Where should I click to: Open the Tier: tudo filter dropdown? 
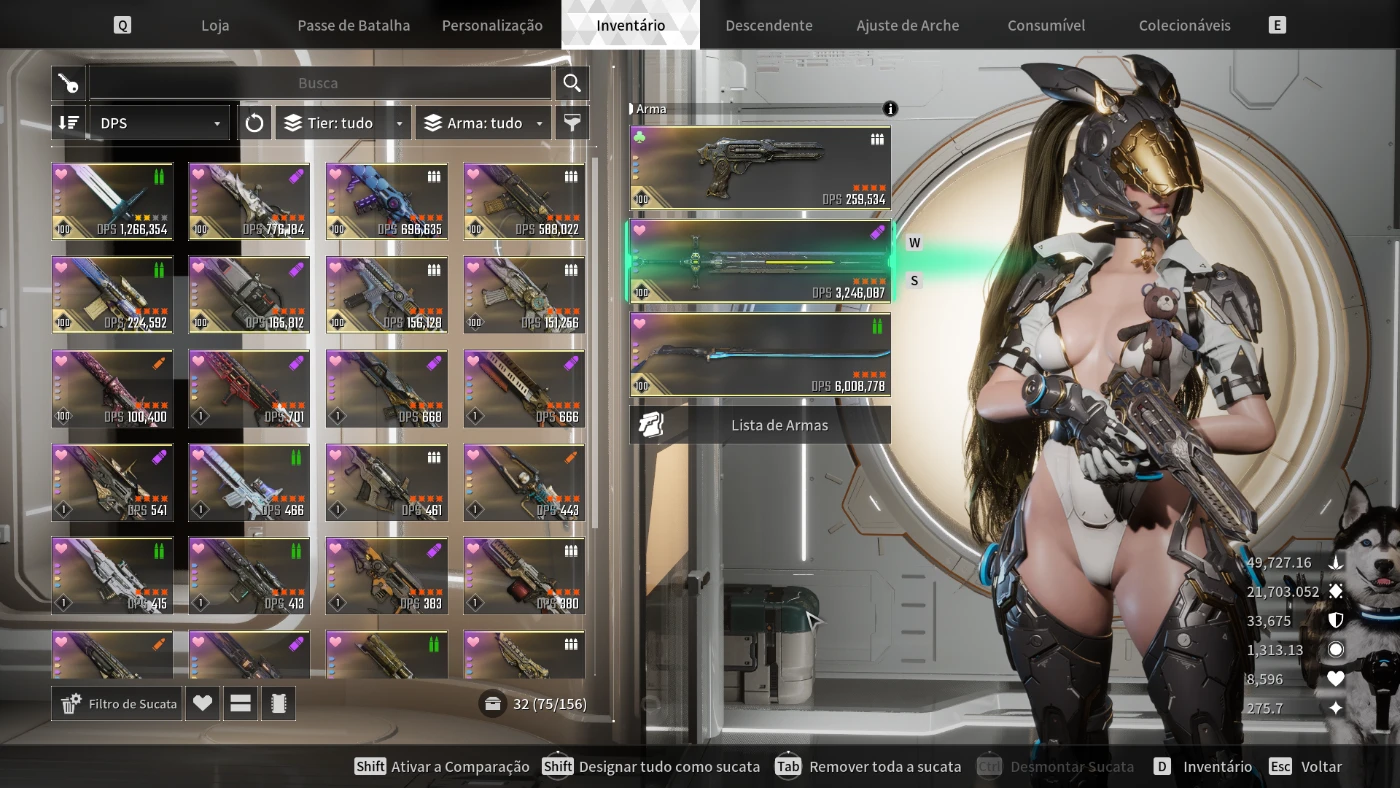343,123
